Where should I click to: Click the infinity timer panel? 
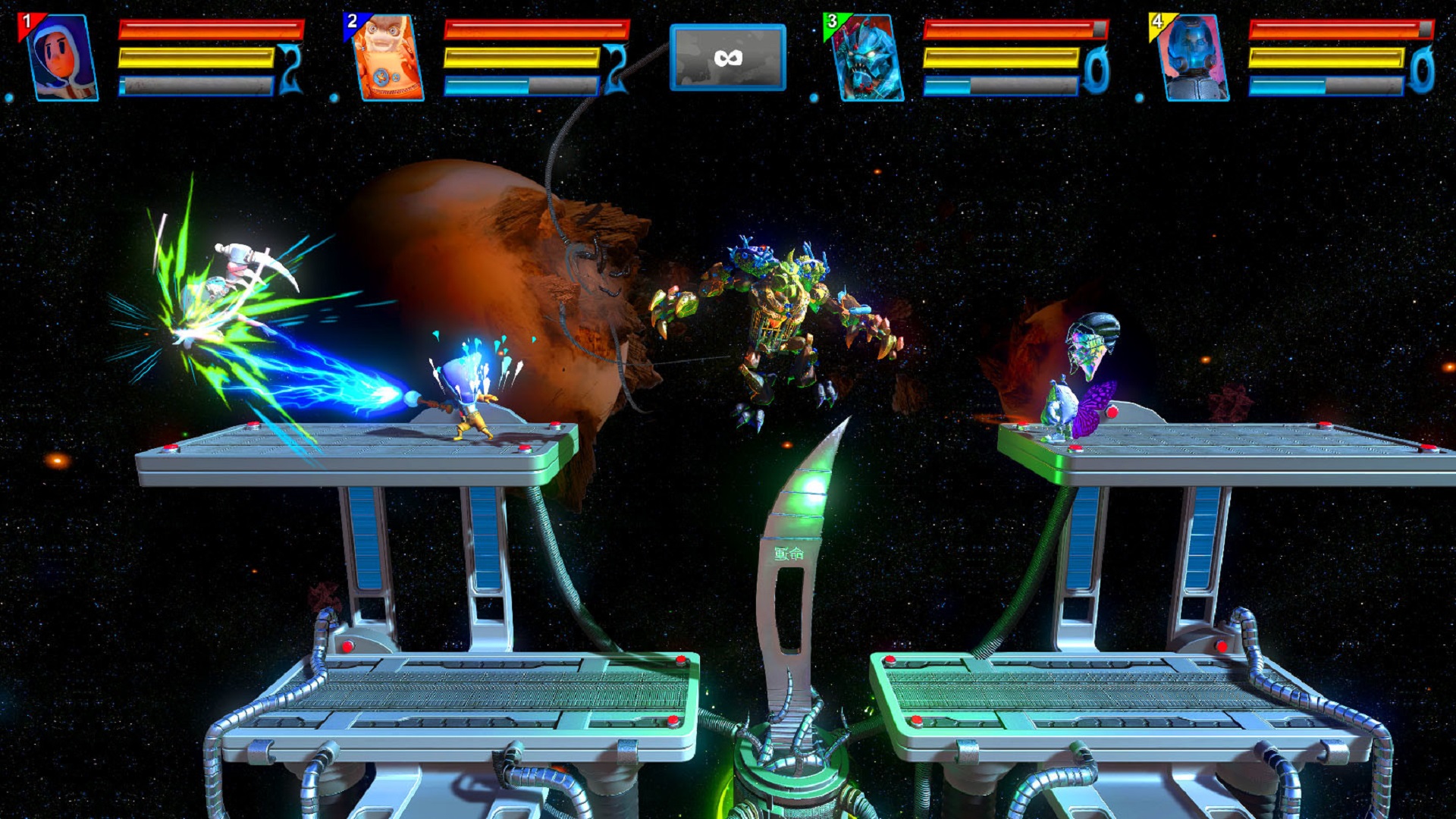point(727,58)
